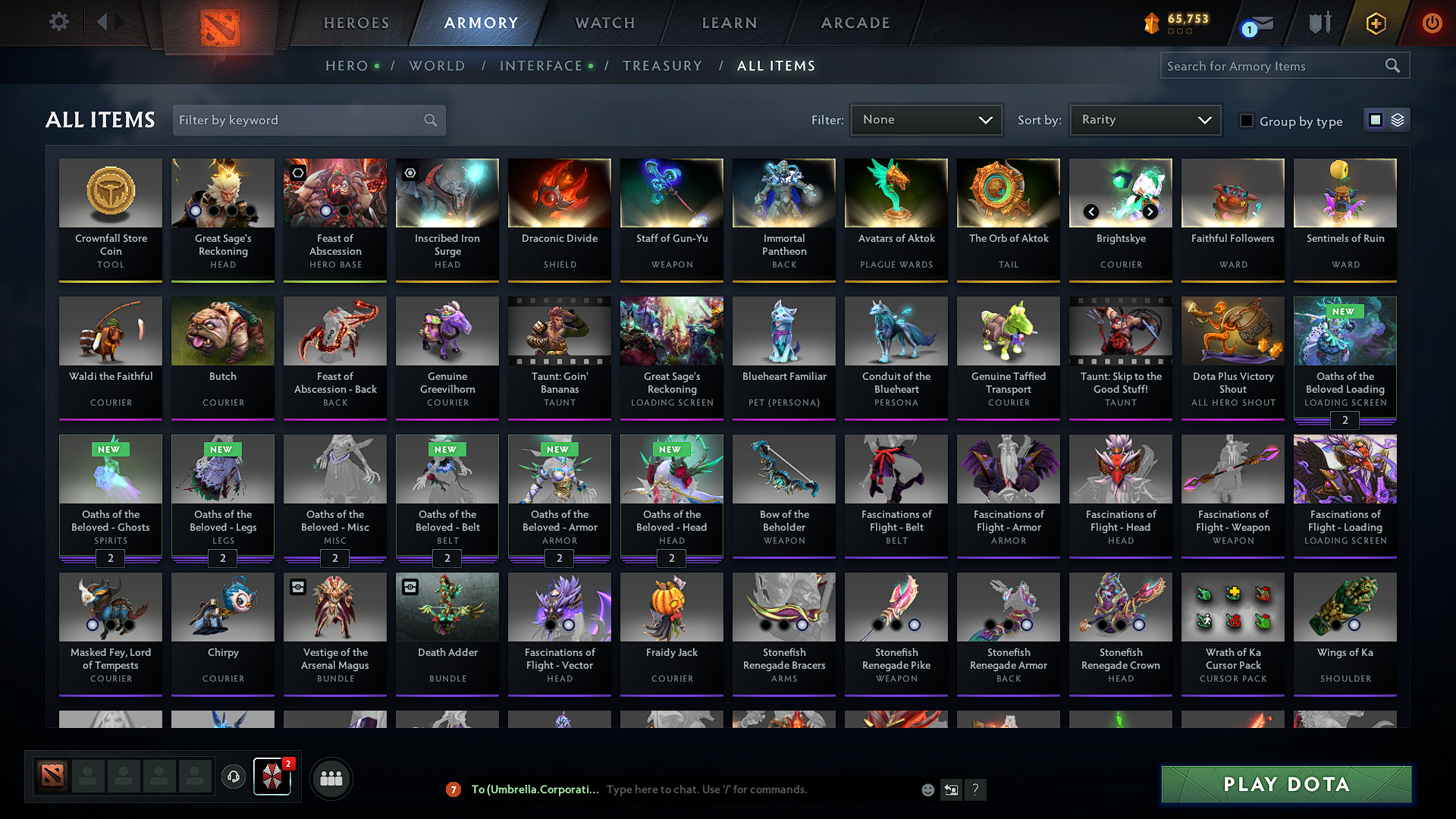Click the power button to exit Dota
This screenshot has height=819, width=1456.
point(1432,23)
